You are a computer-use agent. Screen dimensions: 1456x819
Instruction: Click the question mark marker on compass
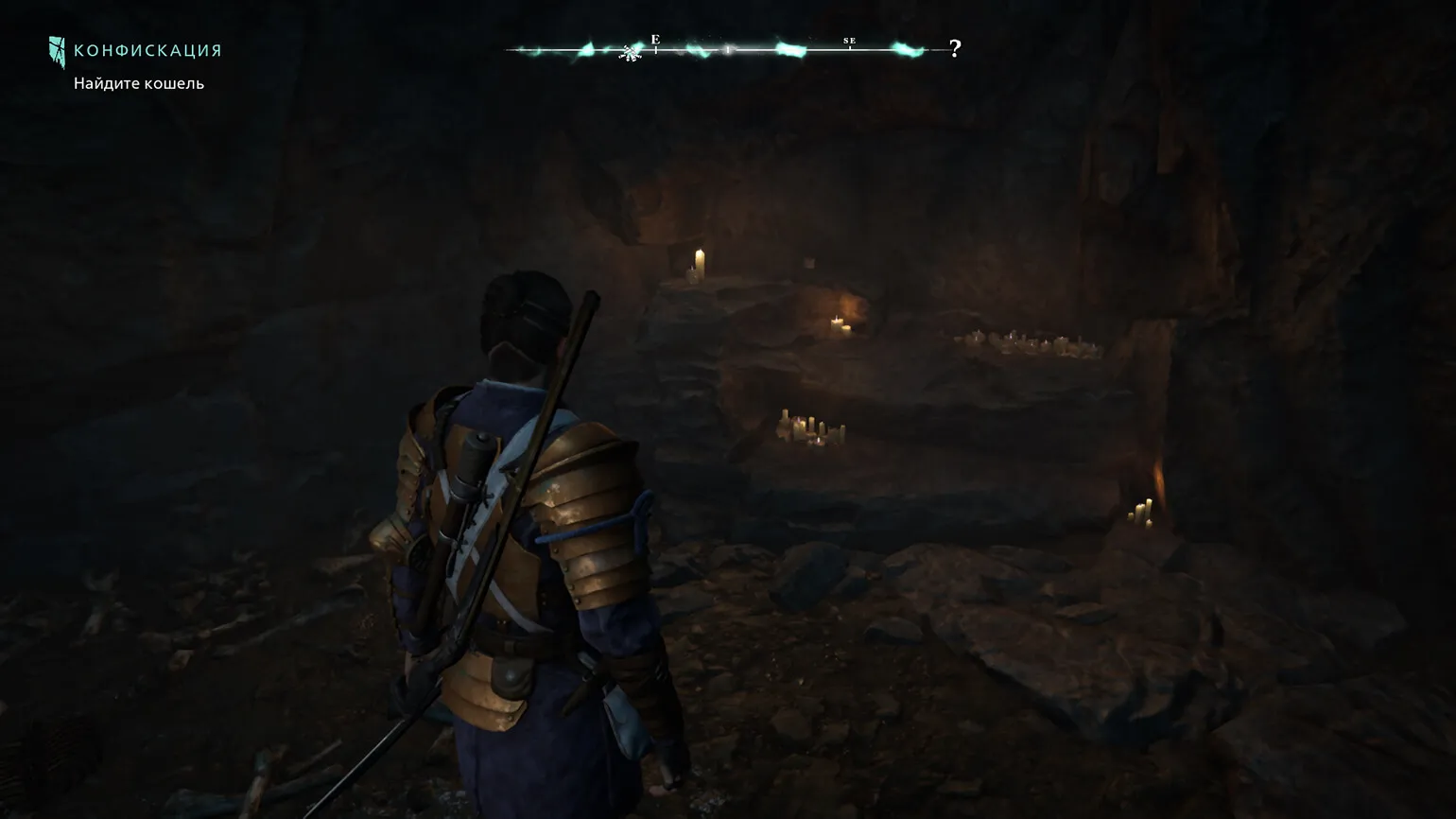tap(955, 48)
